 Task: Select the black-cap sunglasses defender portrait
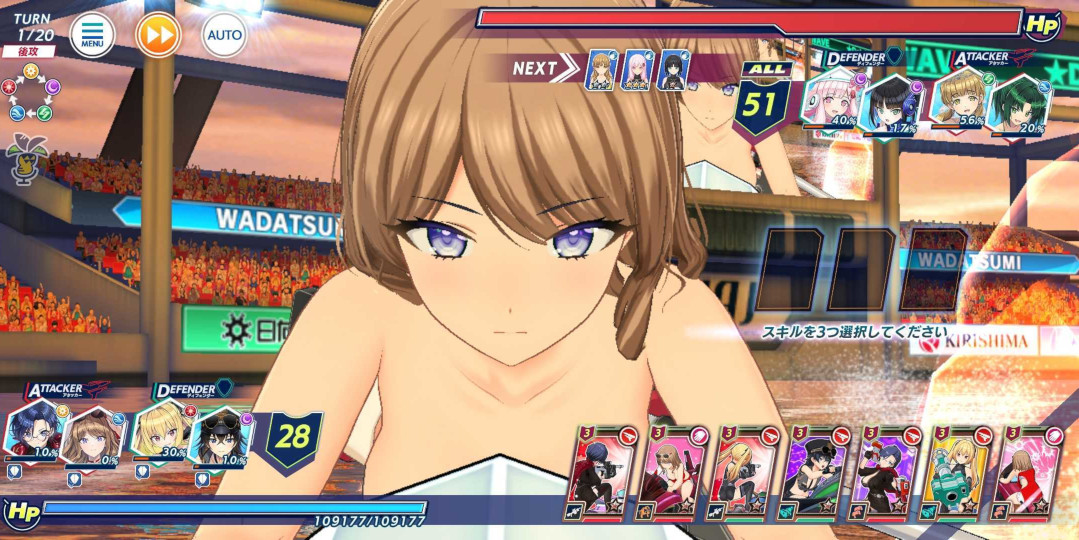220,435
